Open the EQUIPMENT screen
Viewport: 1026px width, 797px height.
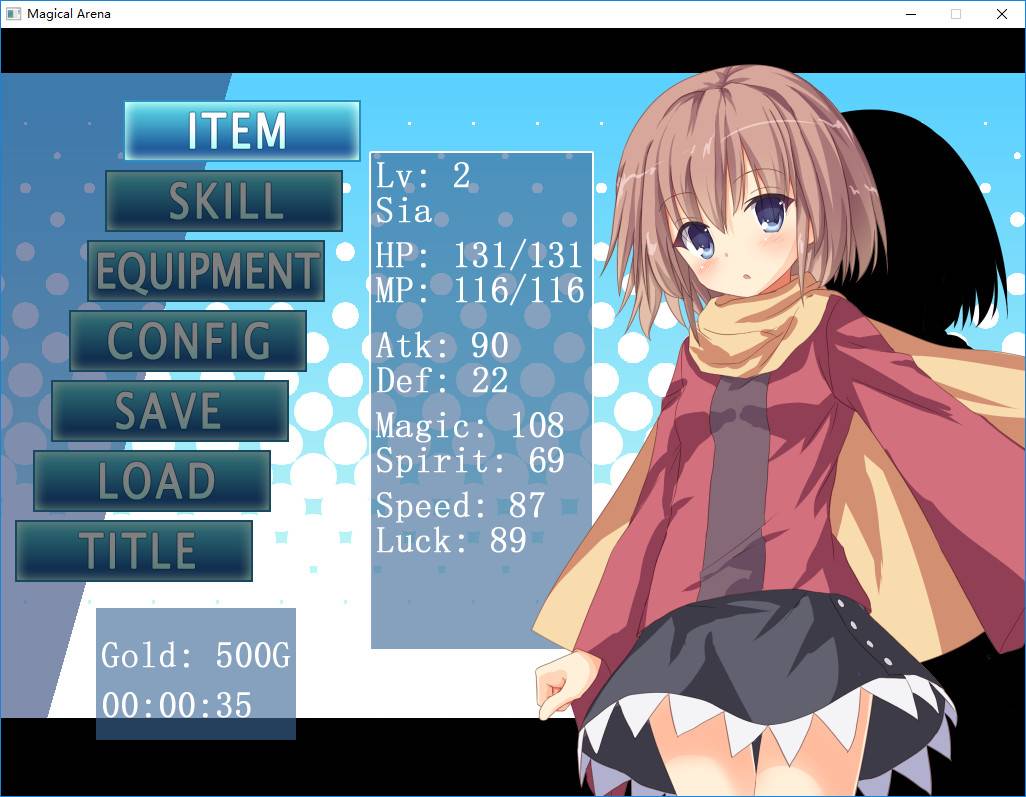206,271
